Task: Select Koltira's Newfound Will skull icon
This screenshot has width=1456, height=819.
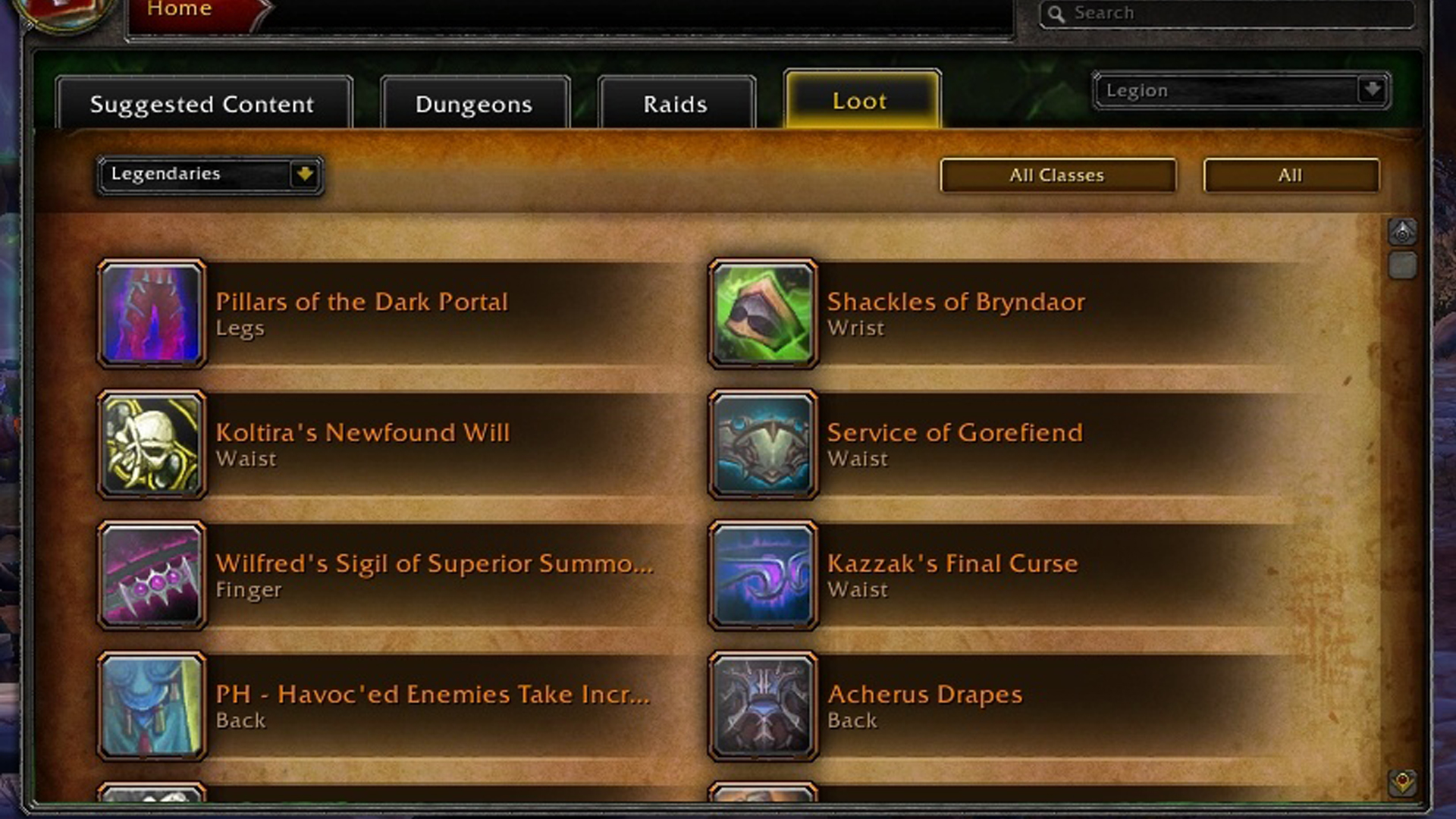Action: [x=152, y=444]
